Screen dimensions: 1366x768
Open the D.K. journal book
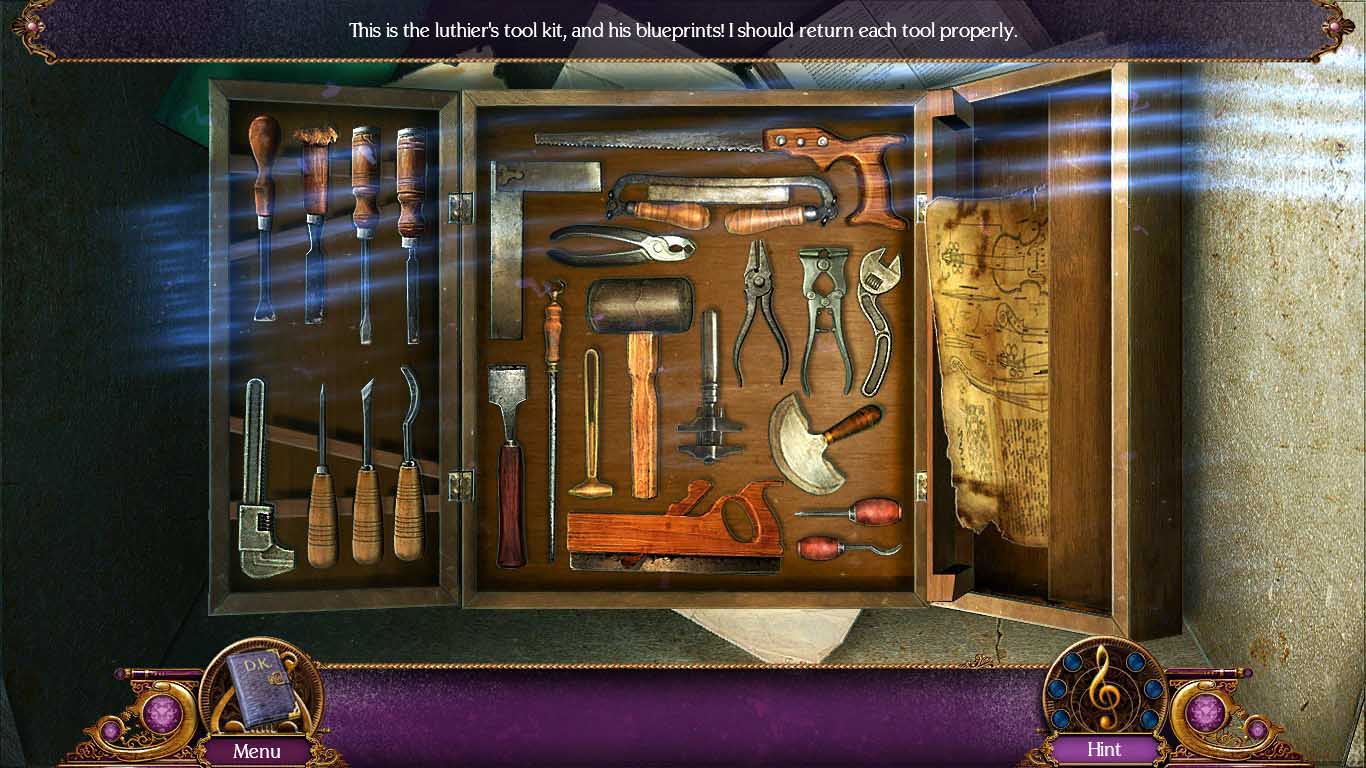pyautogui.click(x=256, y=686)
